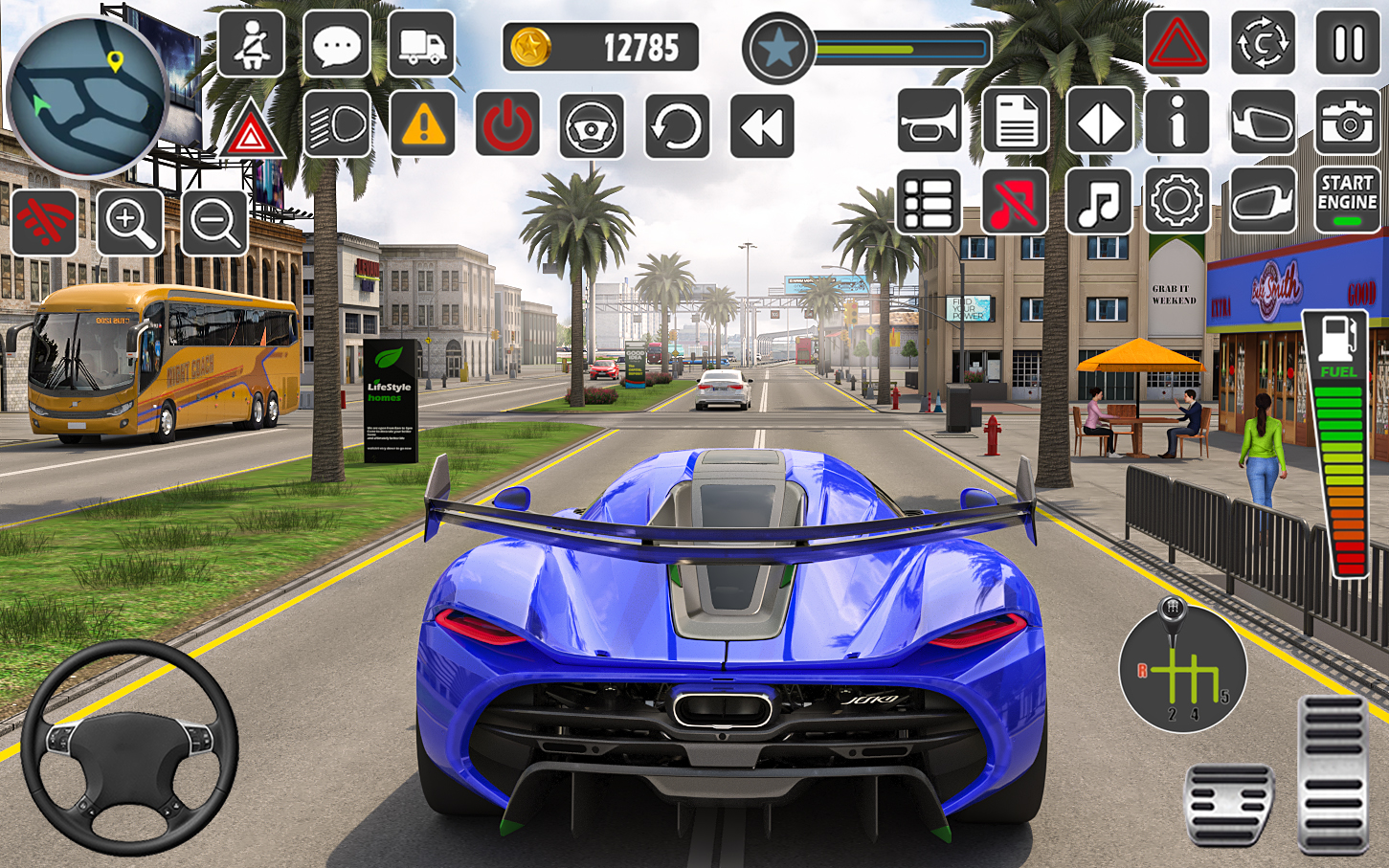This screenshot has width=1389, height=868.
Task: Open the circular minimap
Action: click(88, 96)
